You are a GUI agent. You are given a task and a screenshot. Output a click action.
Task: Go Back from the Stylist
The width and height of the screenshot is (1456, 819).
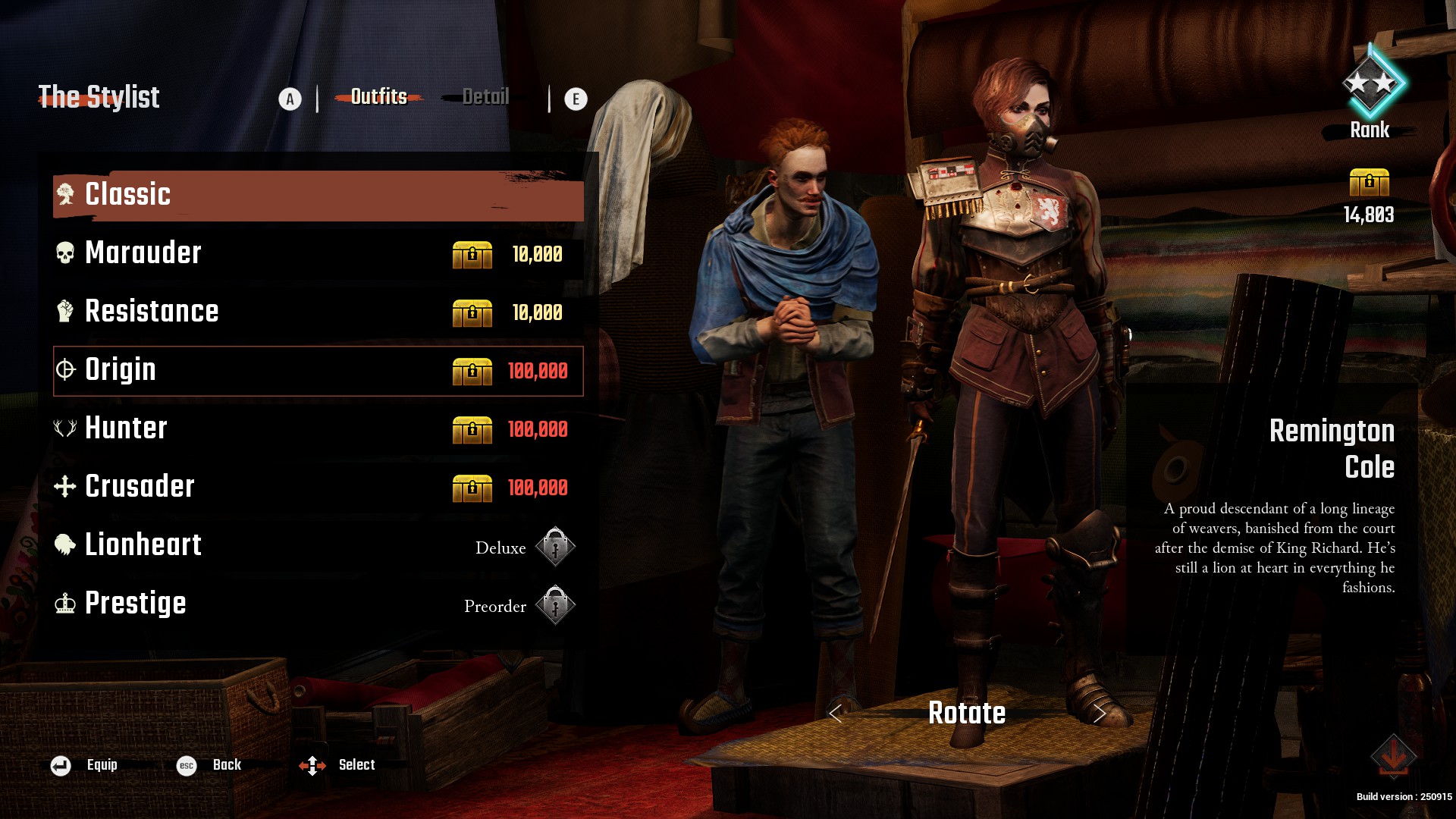[x=209, y=765]
